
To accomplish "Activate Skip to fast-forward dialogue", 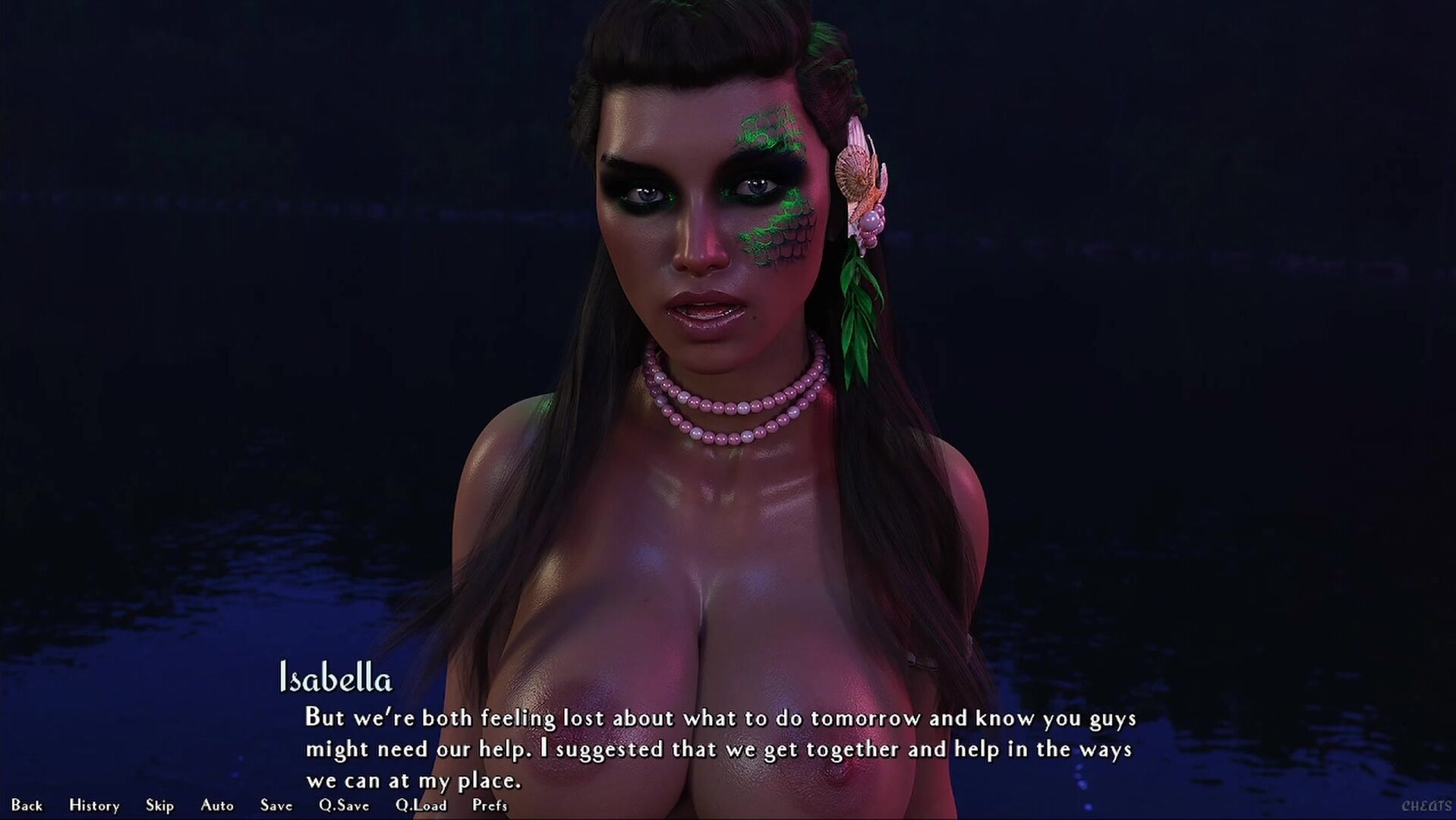I will point(159,806).
